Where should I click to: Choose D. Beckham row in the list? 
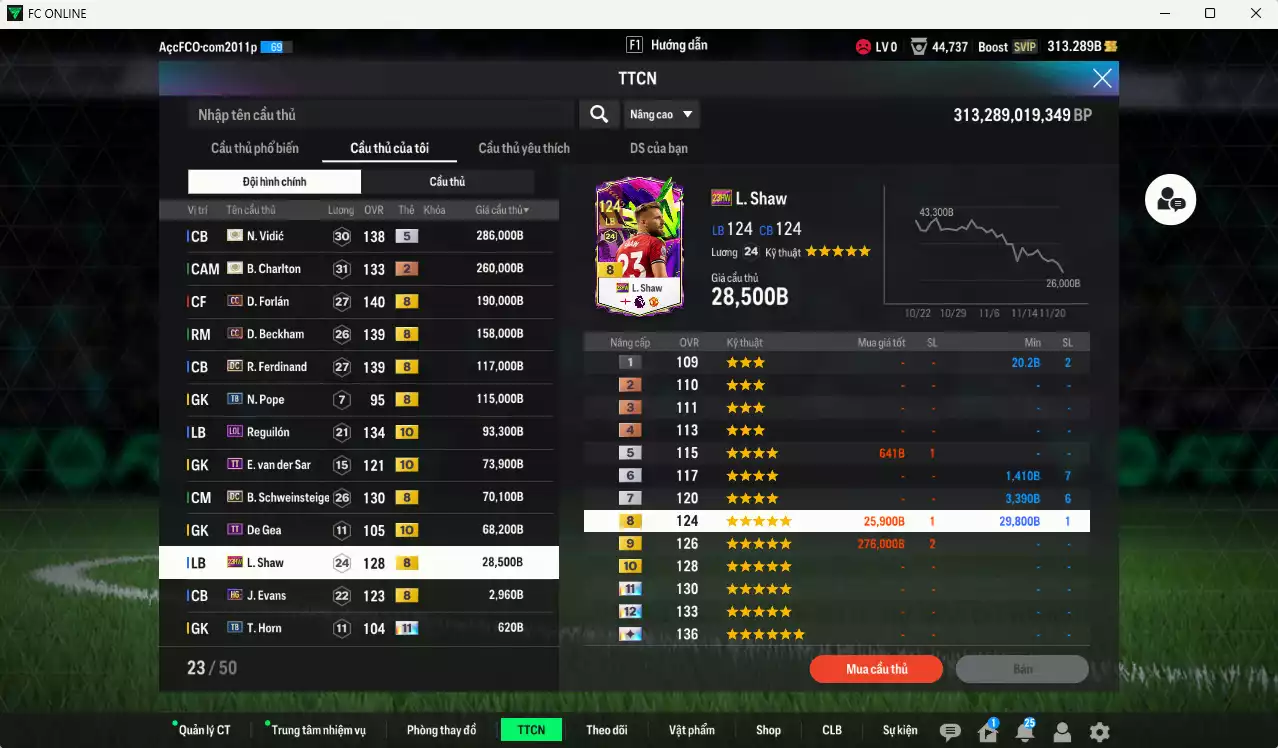[358, 334]
